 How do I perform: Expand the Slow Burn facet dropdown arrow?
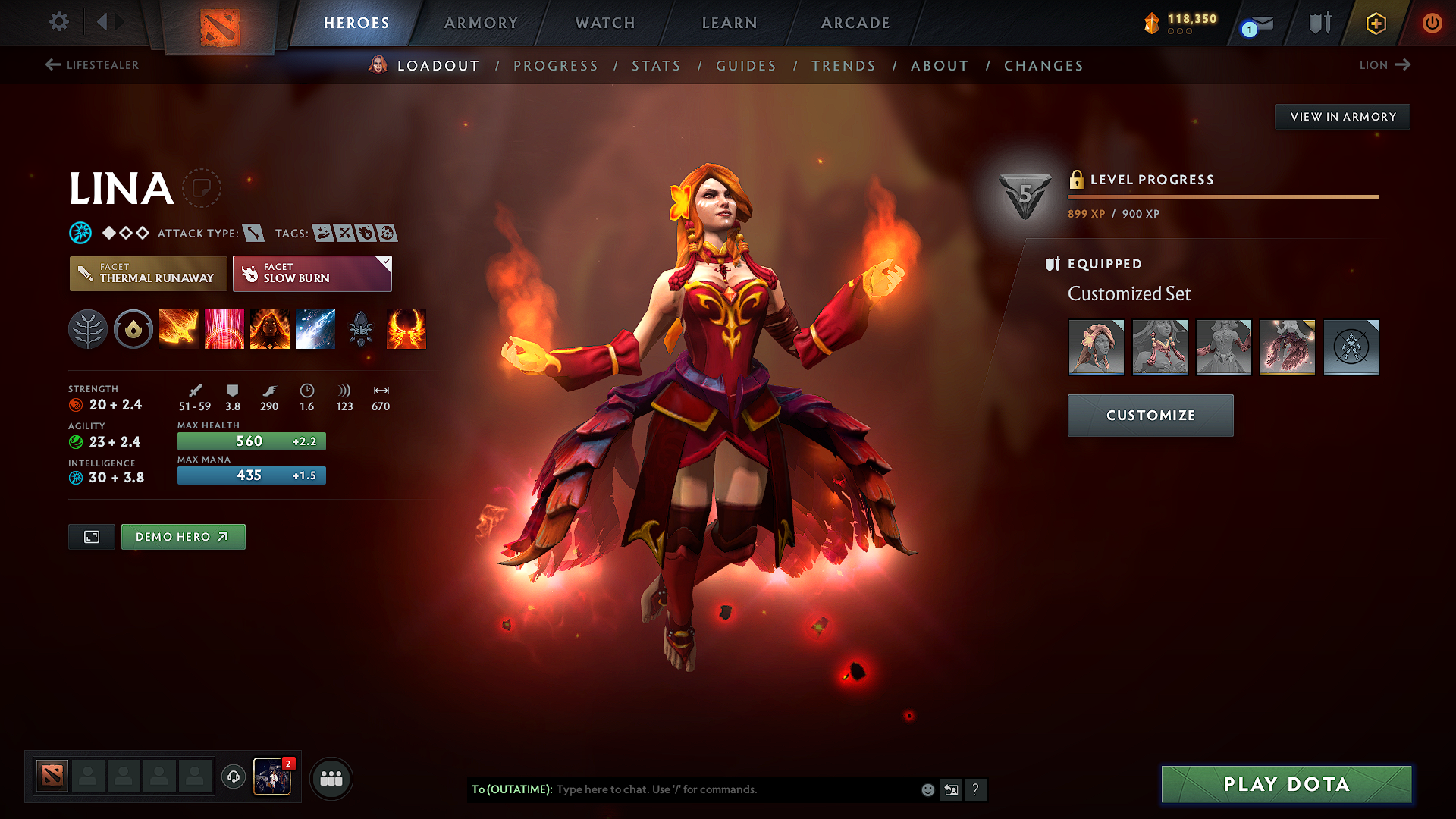[387, 262]
